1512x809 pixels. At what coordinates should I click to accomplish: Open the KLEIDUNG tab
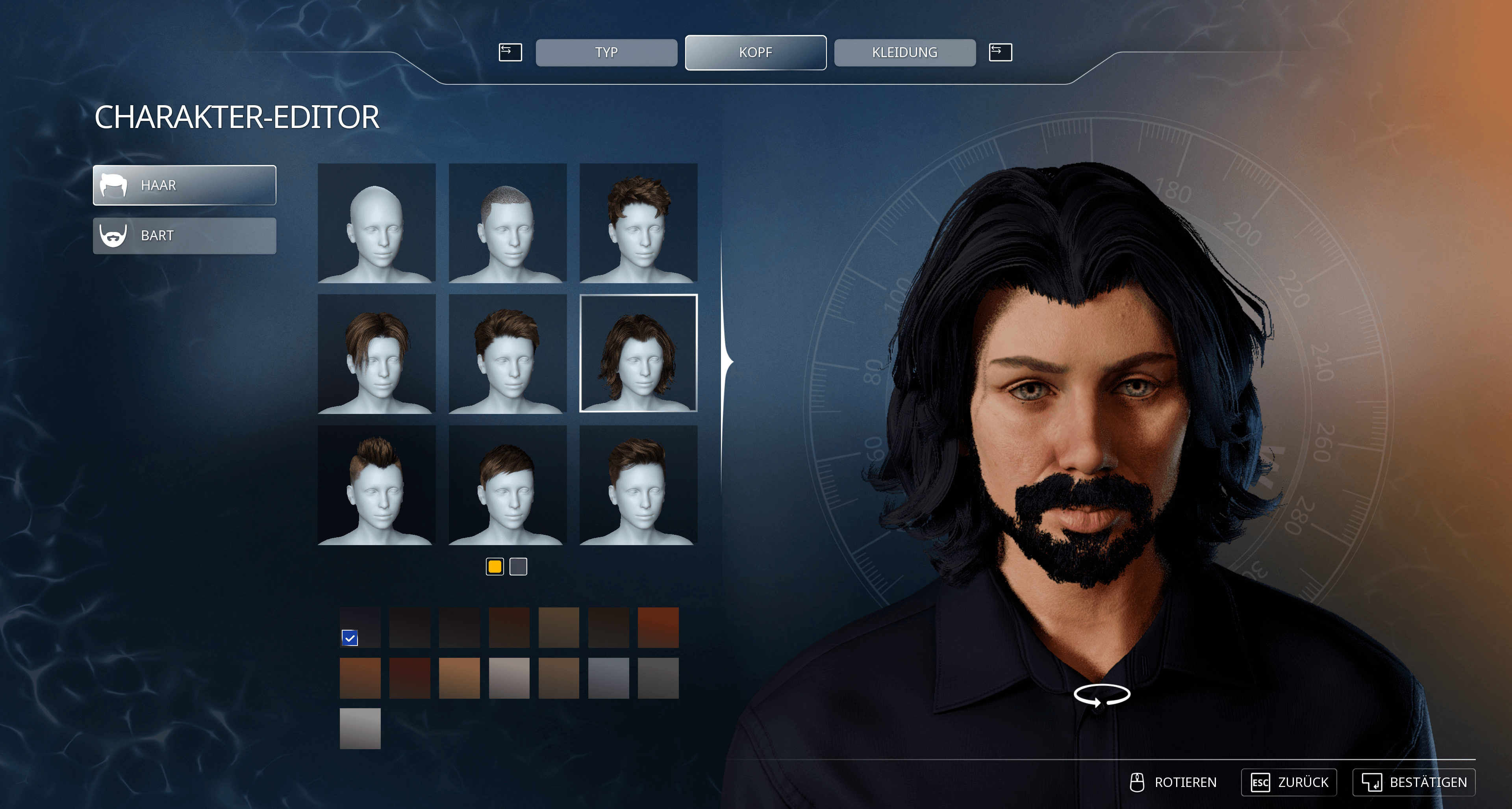904,52
